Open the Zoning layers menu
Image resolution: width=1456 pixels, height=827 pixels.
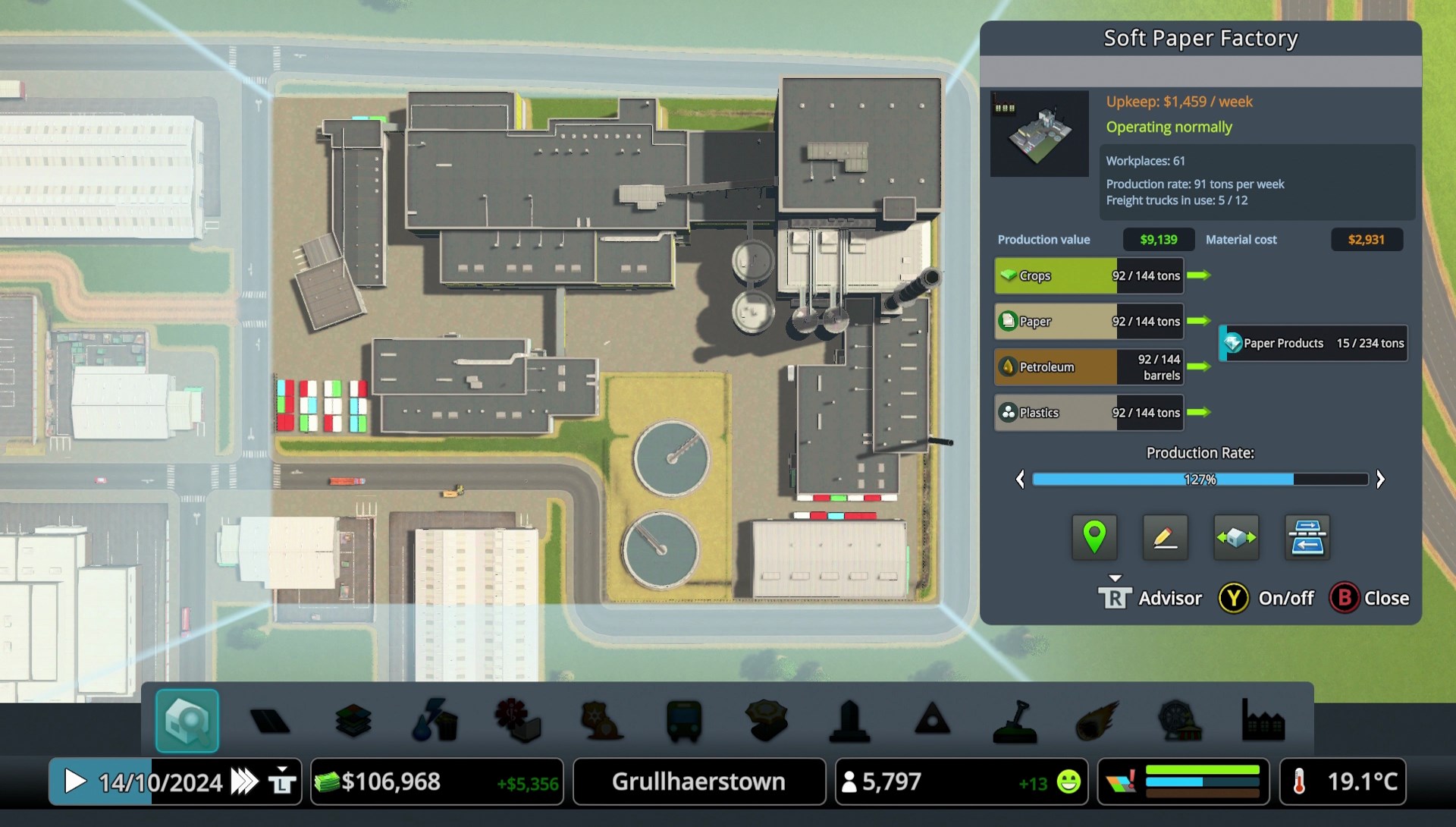tap(353, 720)
